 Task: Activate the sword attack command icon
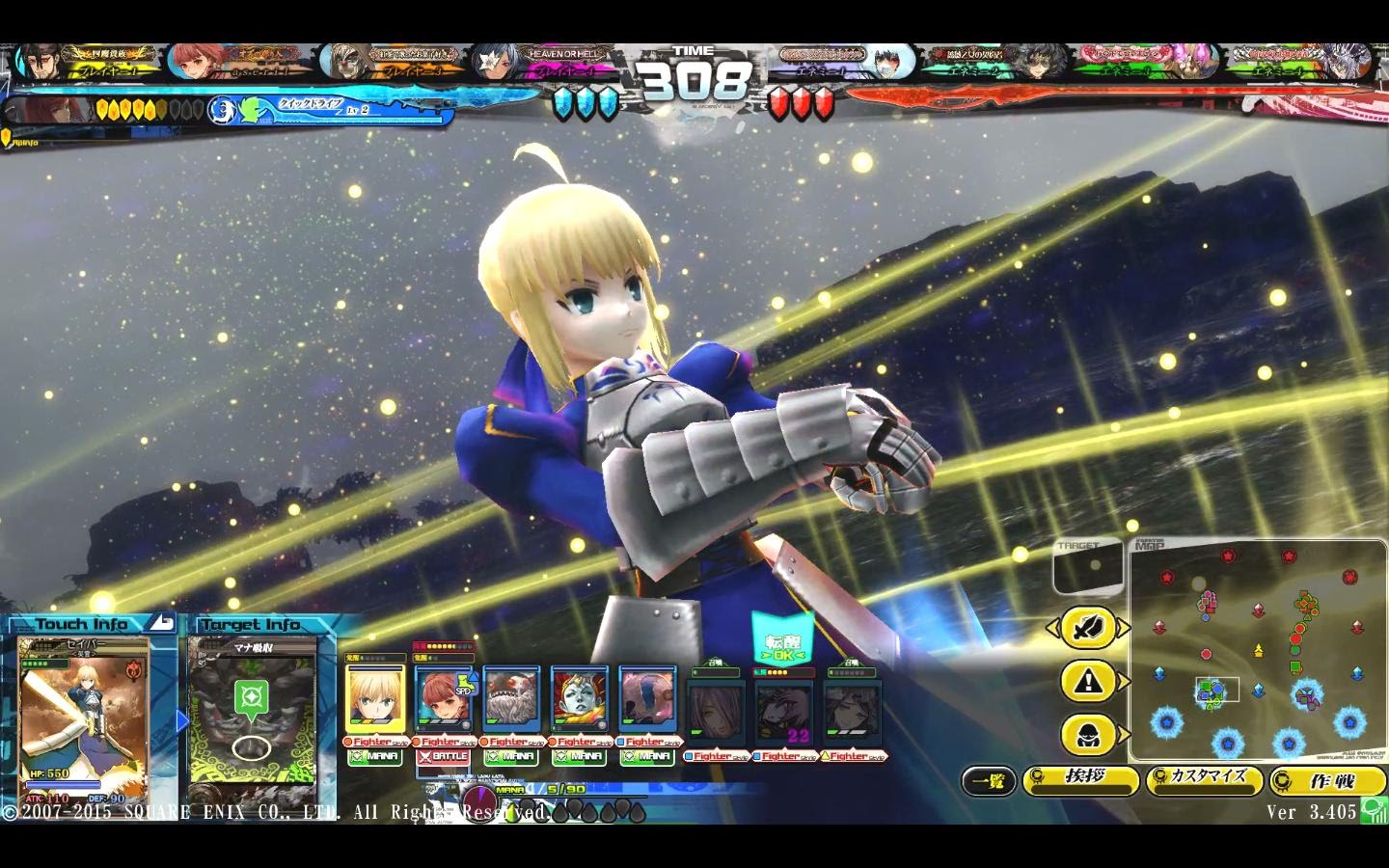[1088, 629]
